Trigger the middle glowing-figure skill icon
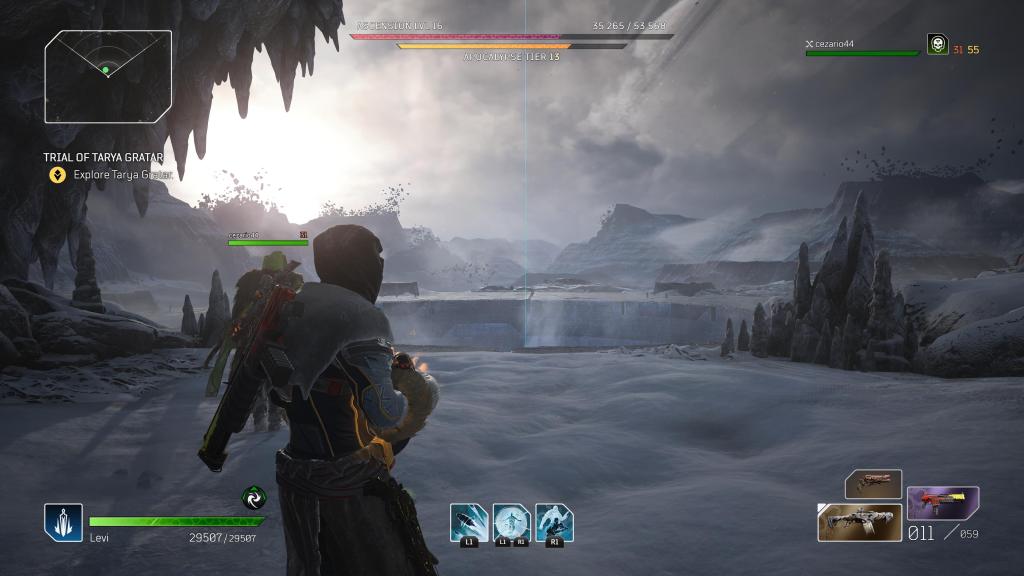This screenshot has width=1024, height=576. click(x=511, y=522)
